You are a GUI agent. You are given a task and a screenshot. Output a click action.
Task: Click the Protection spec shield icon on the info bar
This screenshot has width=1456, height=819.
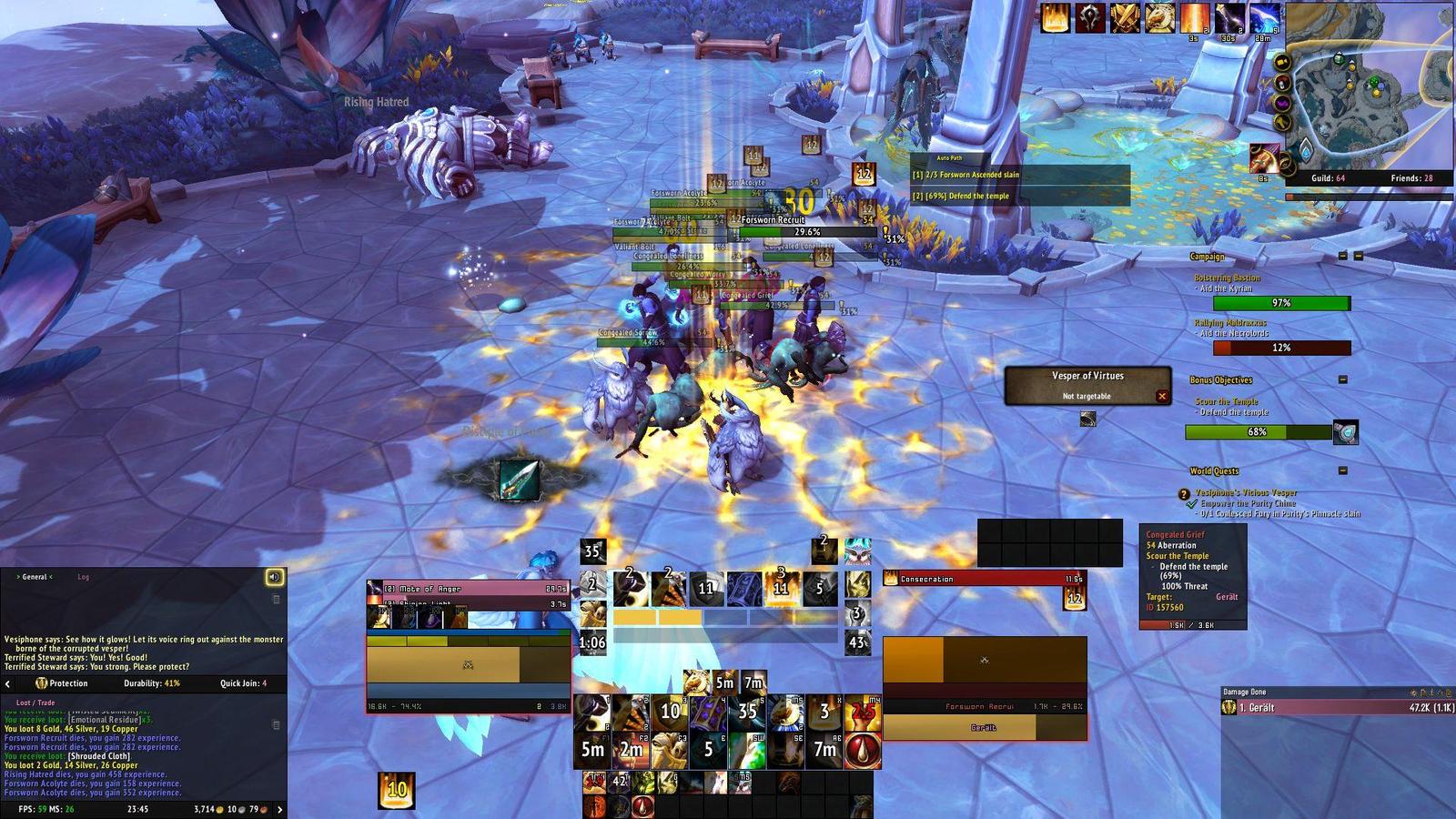[41, 683]
